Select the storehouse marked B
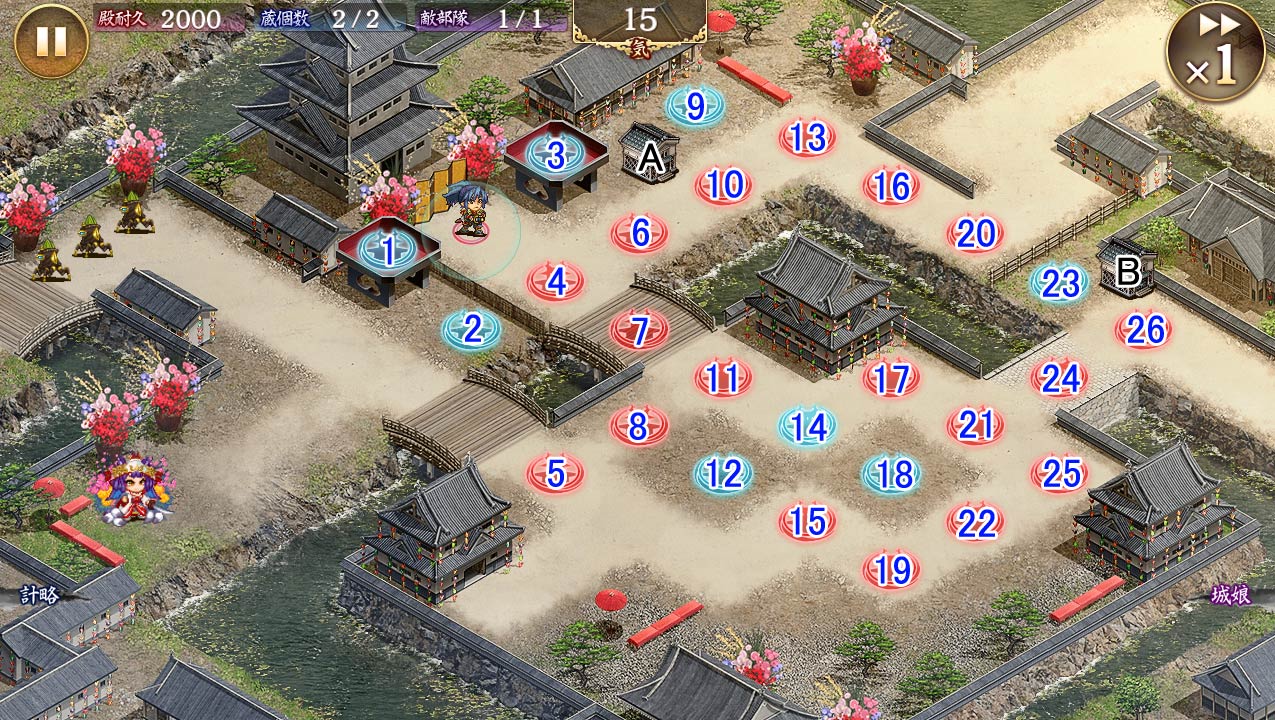 coord(1128,268)
